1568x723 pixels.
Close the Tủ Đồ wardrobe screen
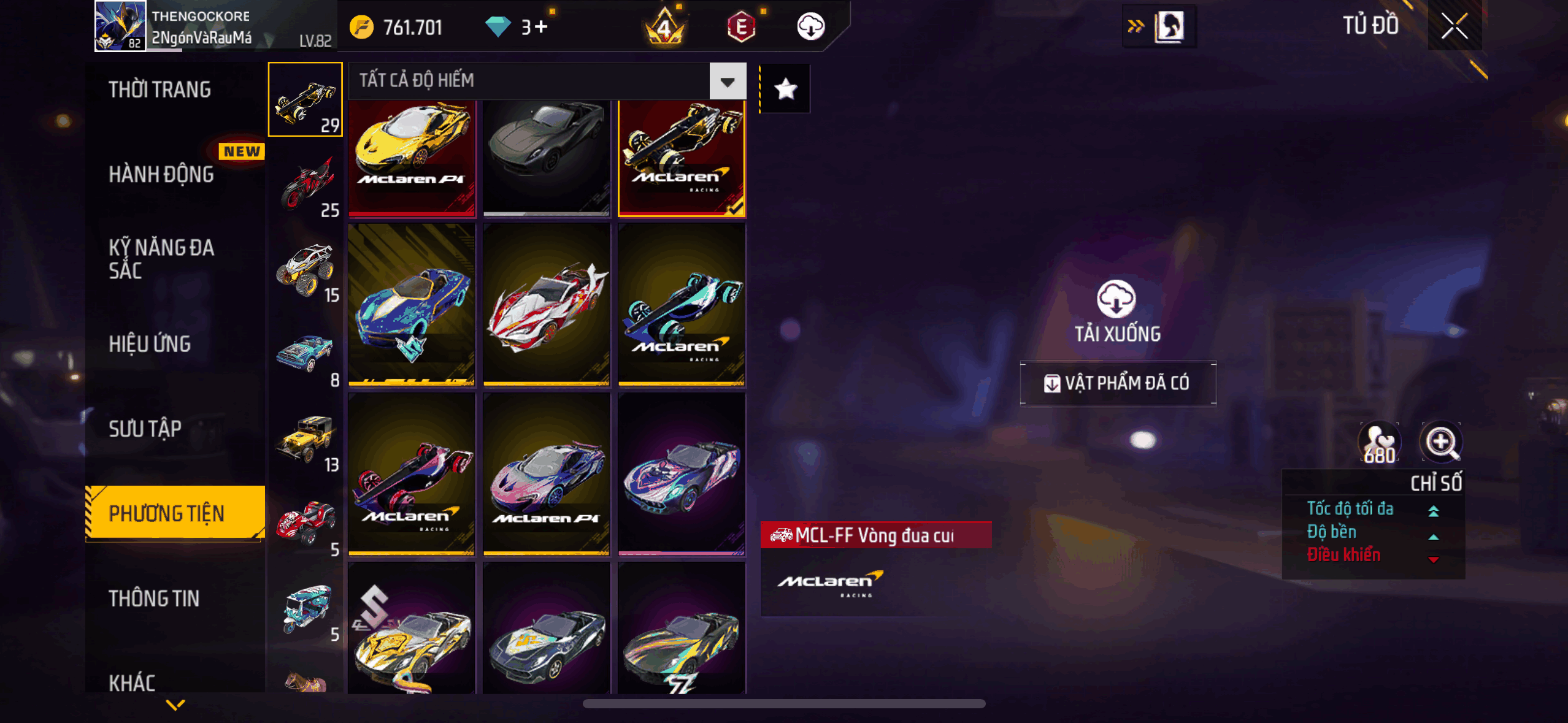click(1454, 26)
